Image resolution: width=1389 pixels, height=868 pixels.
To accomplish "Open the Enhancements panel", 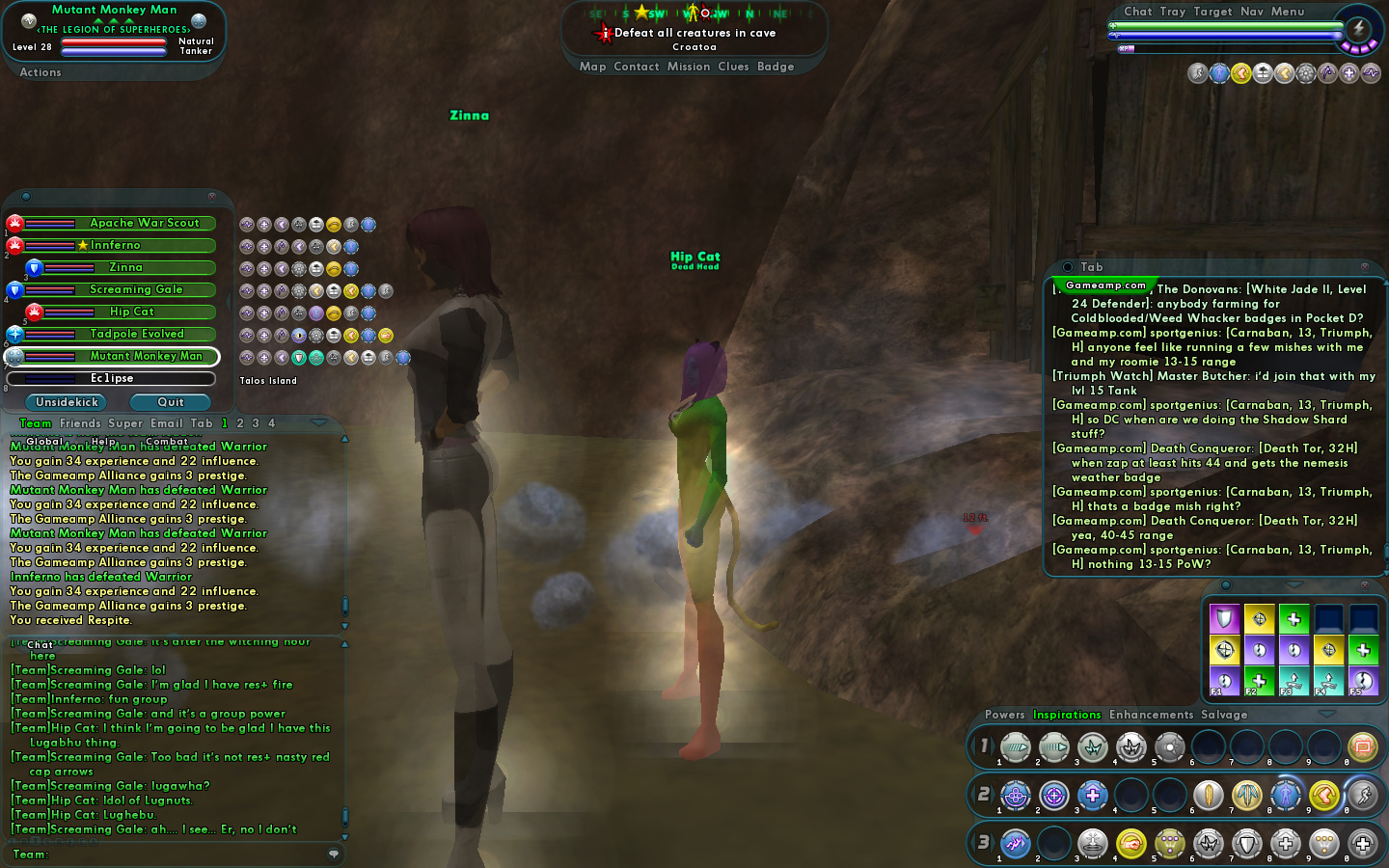I will [1151, 715].
